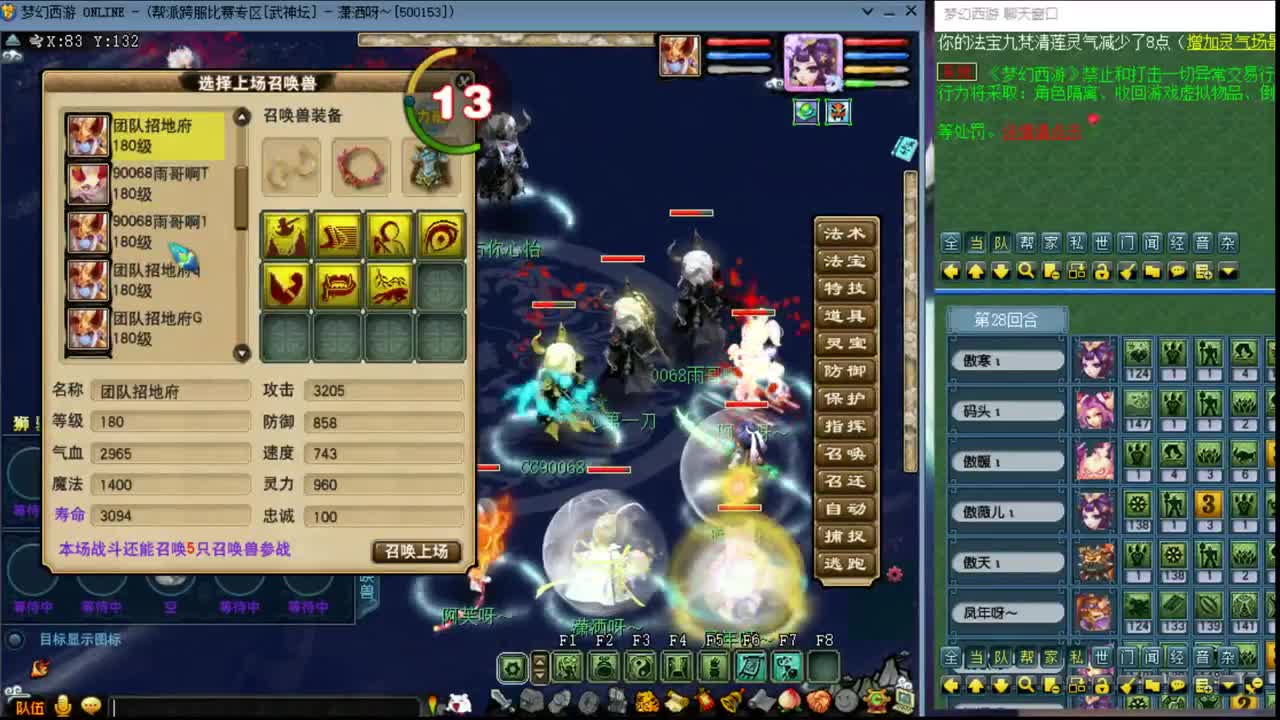Image resolution: width=1280 pixels, height=720 pixels.
Task: Click the magnifier search icon in chat toolbar
Action: coord(1027,270)
